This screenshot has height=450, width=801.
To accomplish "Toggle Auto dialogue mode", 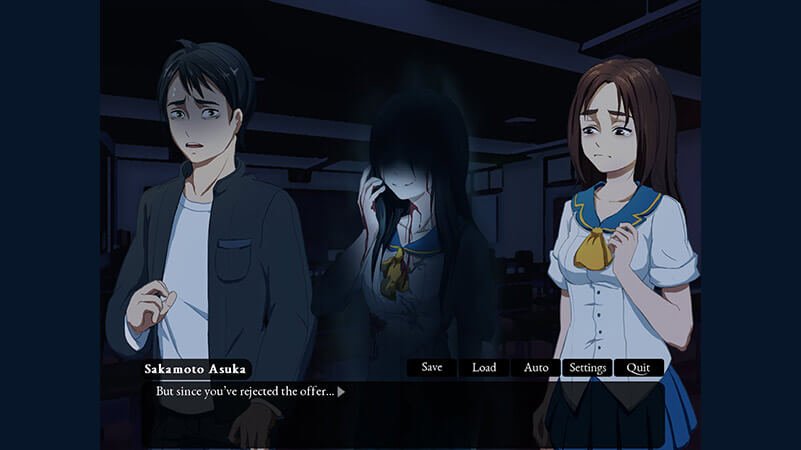I will 536,368.
